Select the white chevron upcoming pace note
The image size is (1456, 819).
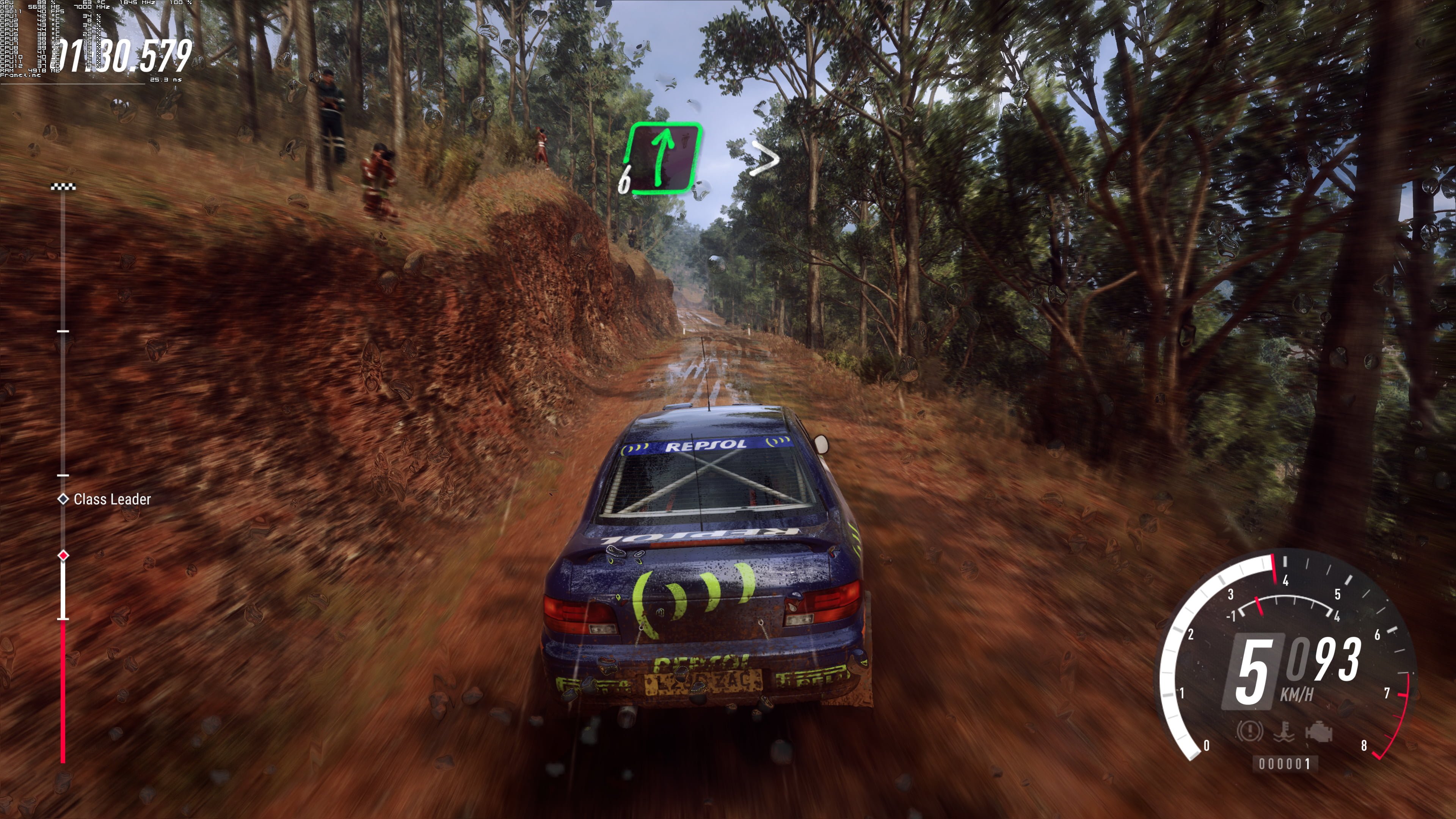point(765,158)
